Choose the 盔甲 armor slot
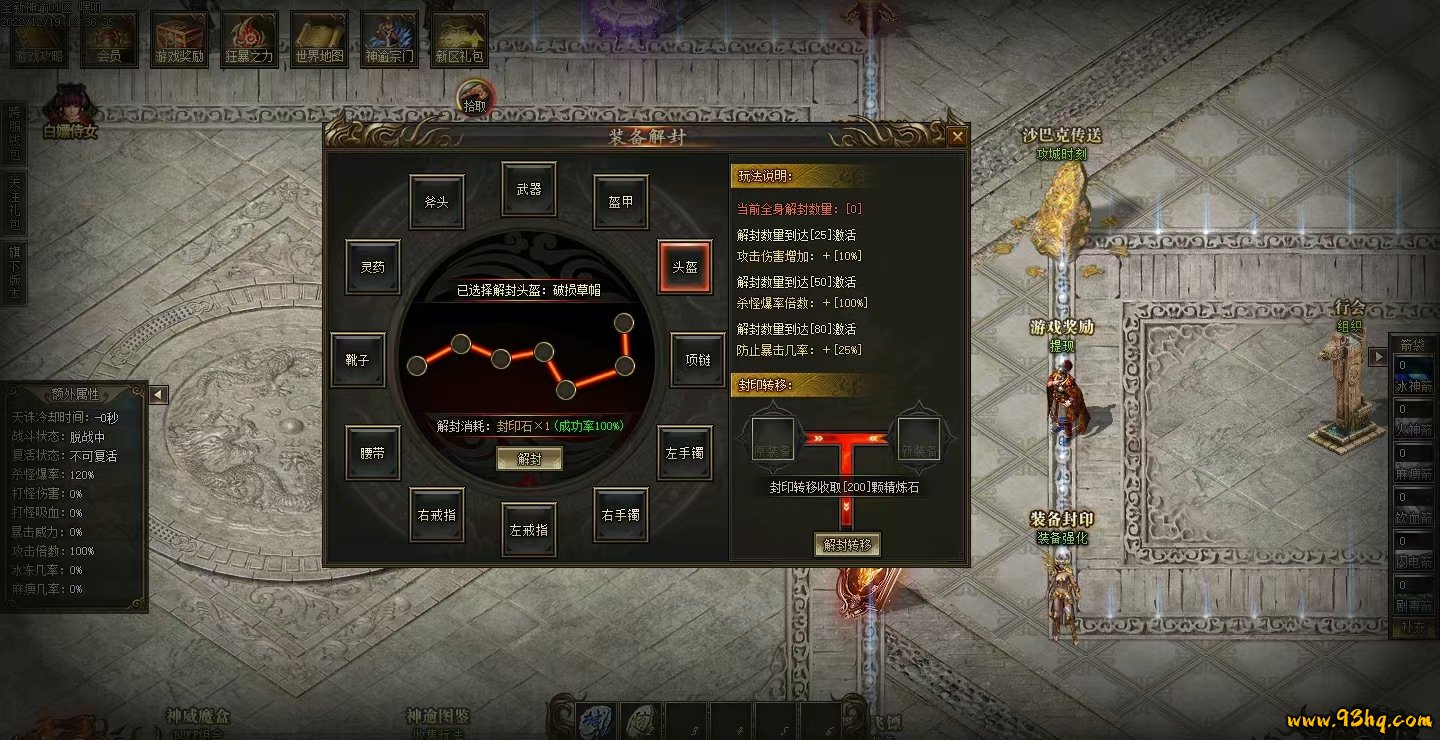1440x740 pixels. pos(621,201)
